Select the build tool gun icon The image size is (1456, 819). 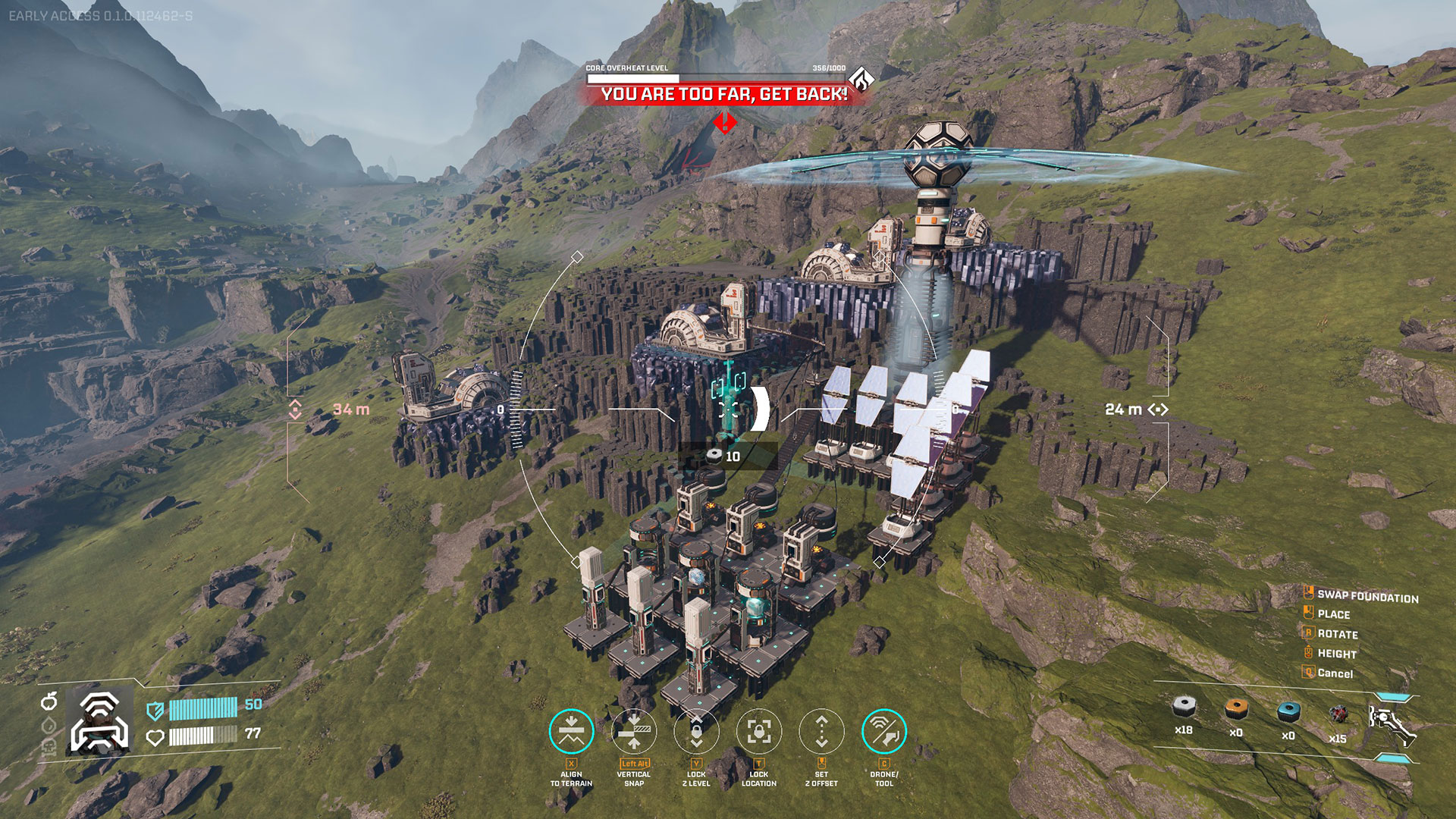coord(1391,723)
